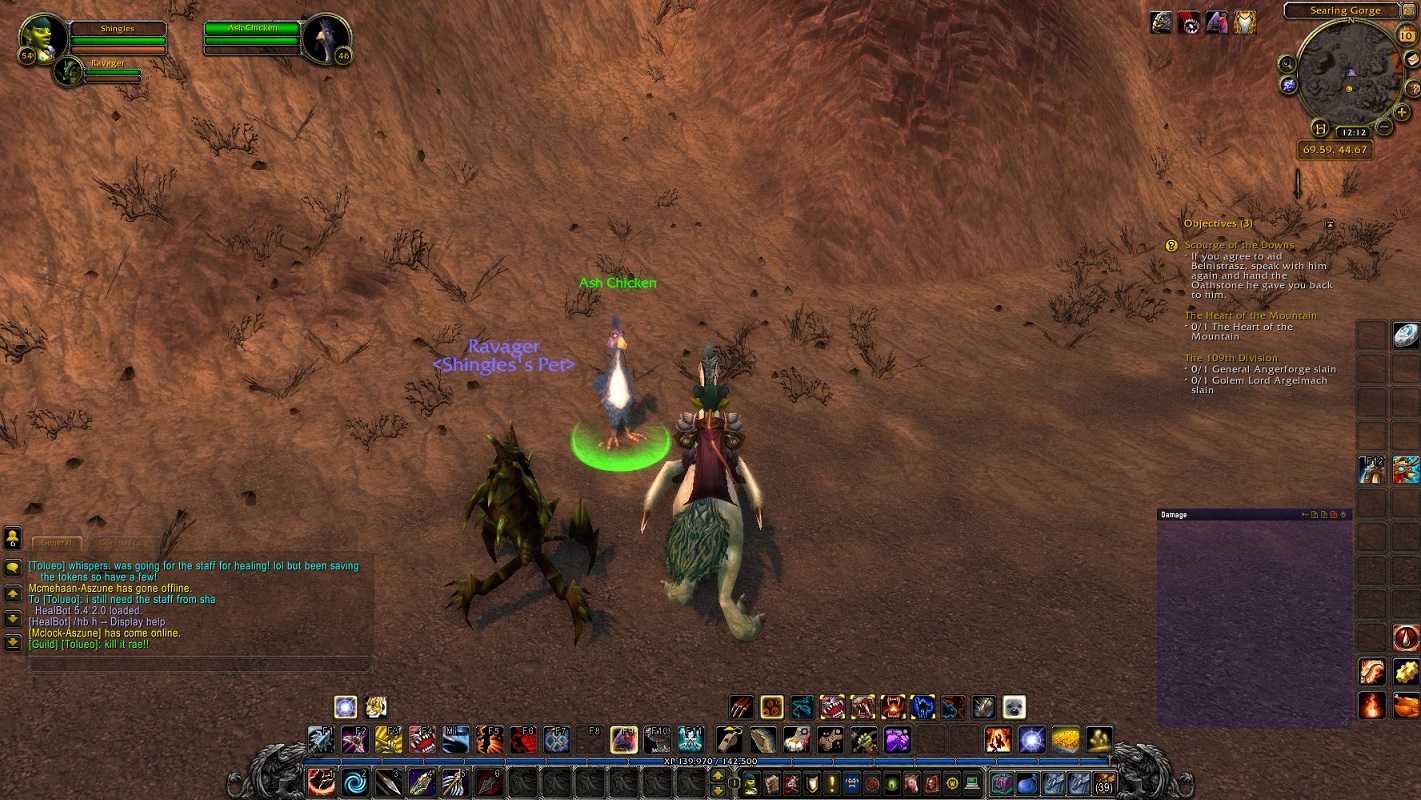Zoom in the minimap with plus button

pos(1402,113)
